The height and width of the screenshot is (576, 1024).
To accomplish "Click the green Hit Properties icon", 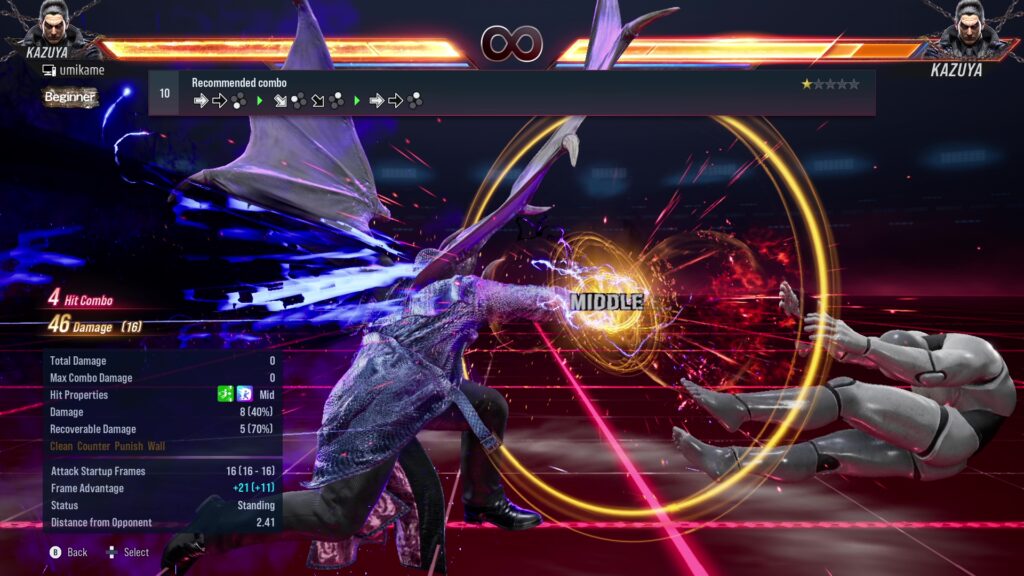I will pos(225,395).
